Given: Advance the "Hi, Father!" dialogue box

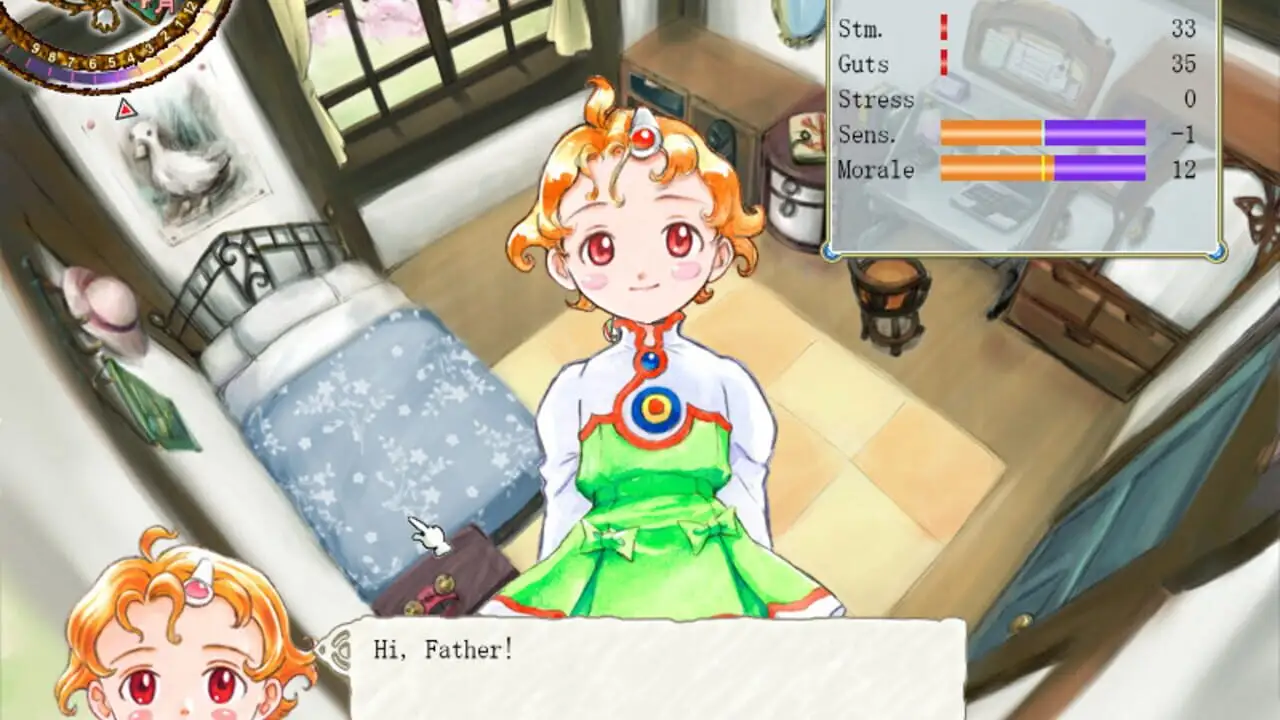Looking at the screenshot, I should pyautogui.click(x=656, y=668).
